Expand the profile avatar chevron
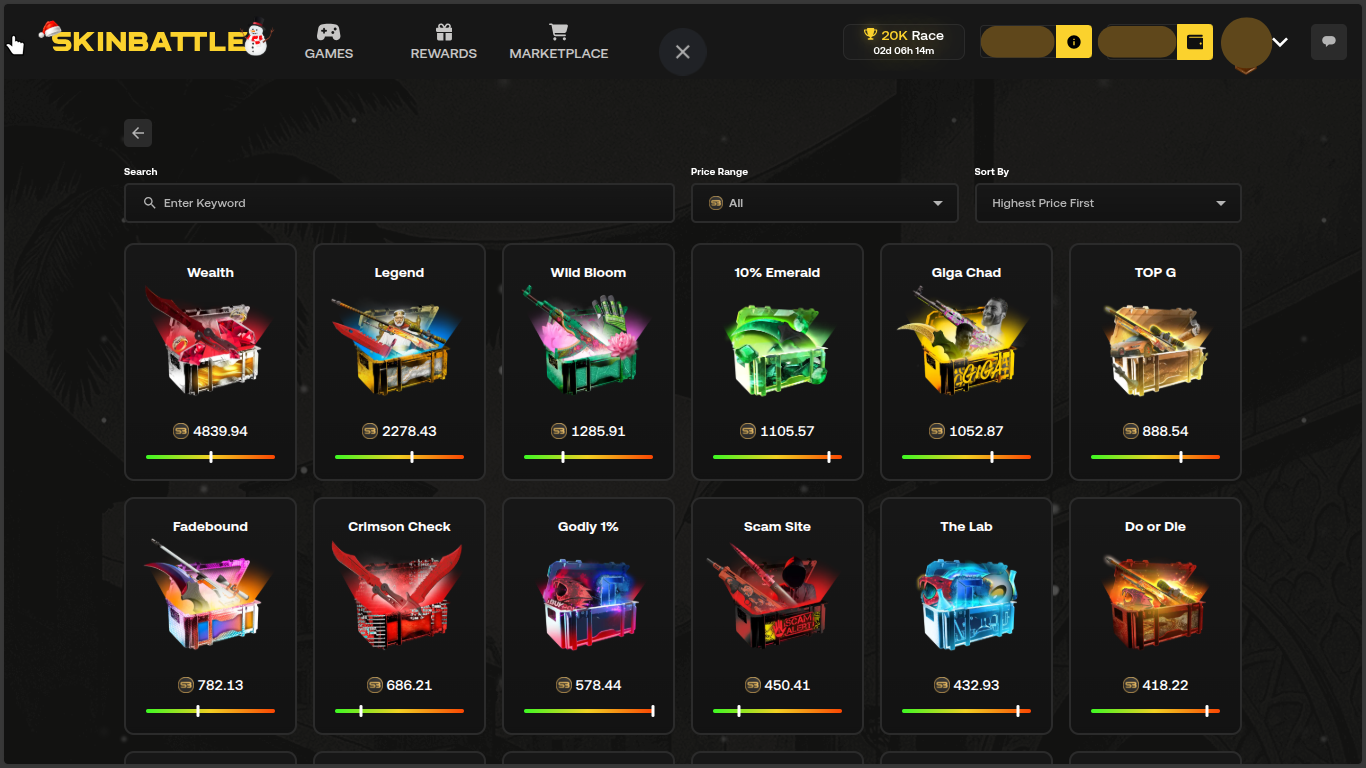This screenshot has height=768, width=1366. pos(1280,44)
